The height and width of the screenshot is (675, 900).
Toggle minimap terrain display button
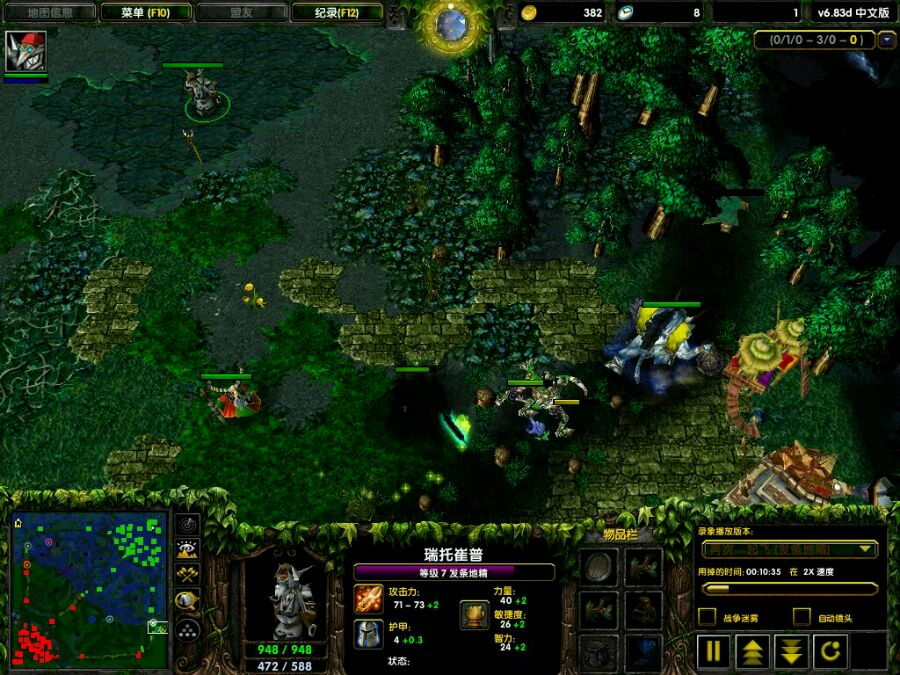tap(187, 550)
